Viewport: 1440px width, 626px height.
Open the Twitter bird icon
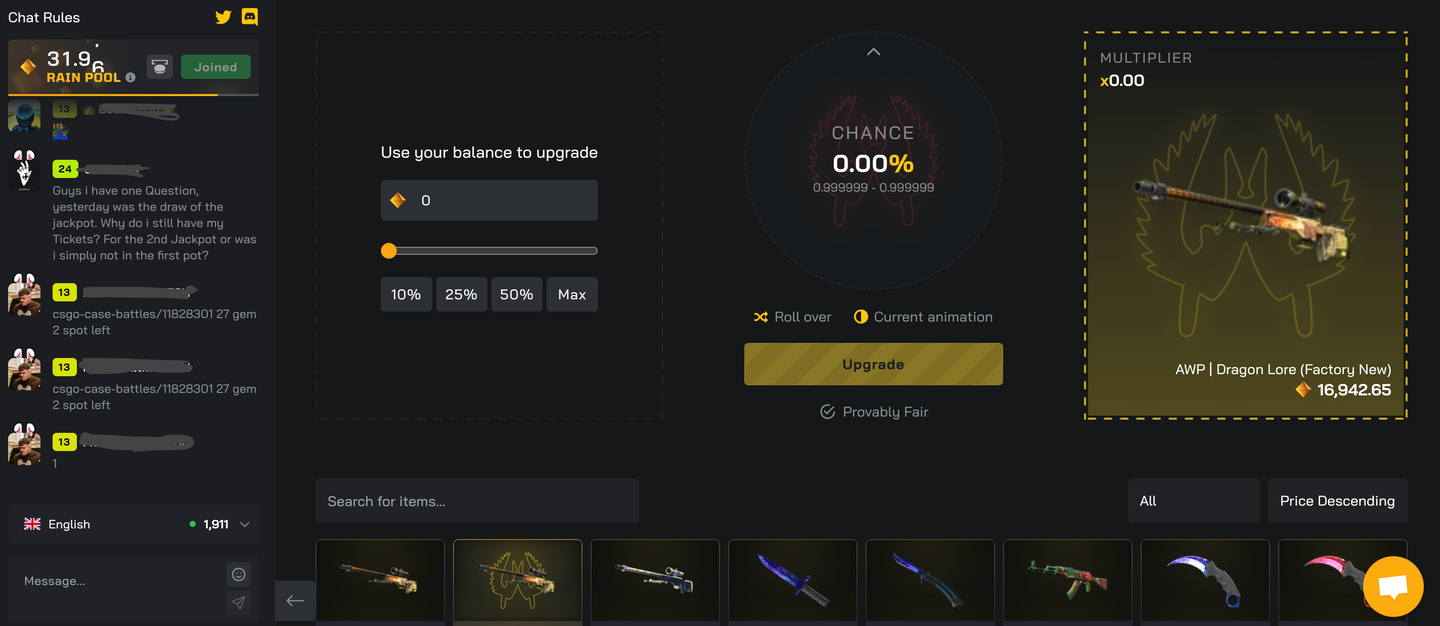[x=223, y=17]
